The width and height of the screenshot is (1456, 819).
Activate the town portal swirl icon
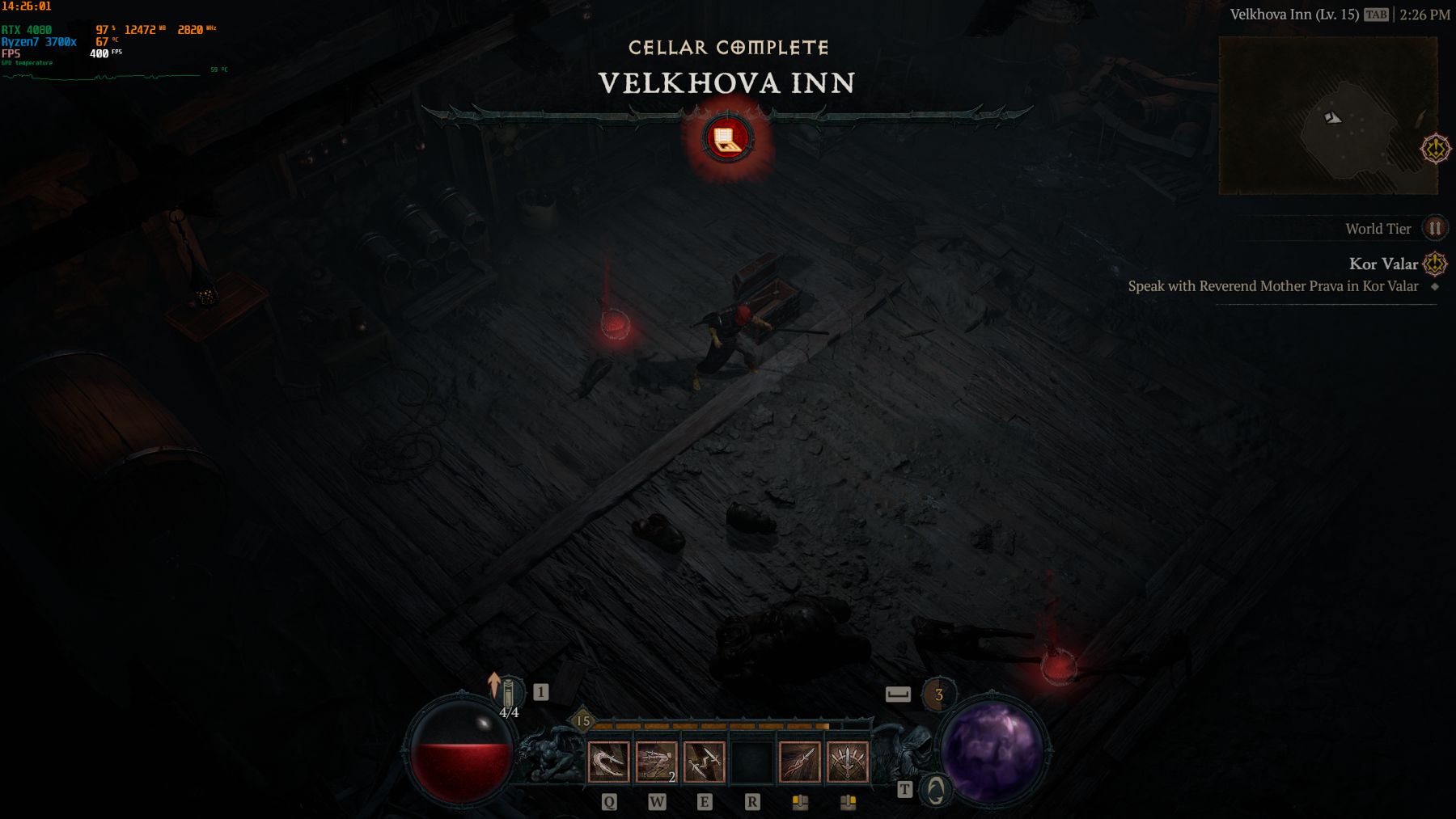pyautogui.click(x=936, y=790)
